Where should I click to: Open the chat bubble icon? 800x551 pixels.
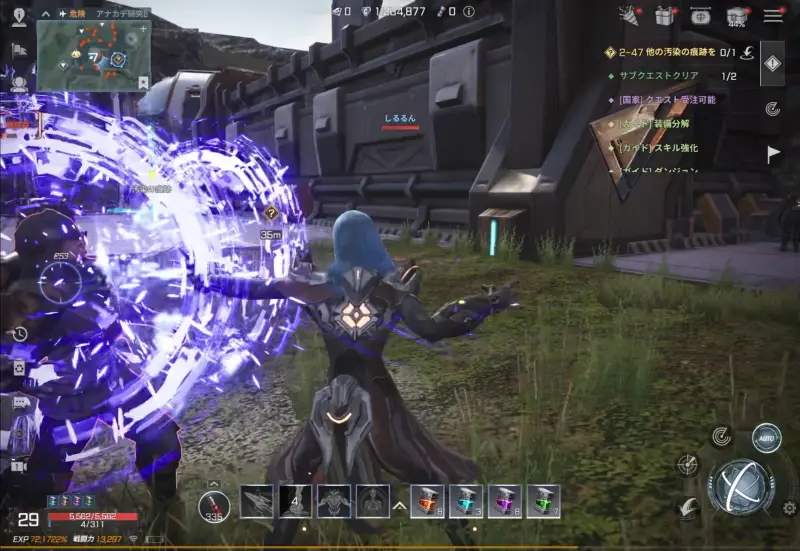coord(19,402)
